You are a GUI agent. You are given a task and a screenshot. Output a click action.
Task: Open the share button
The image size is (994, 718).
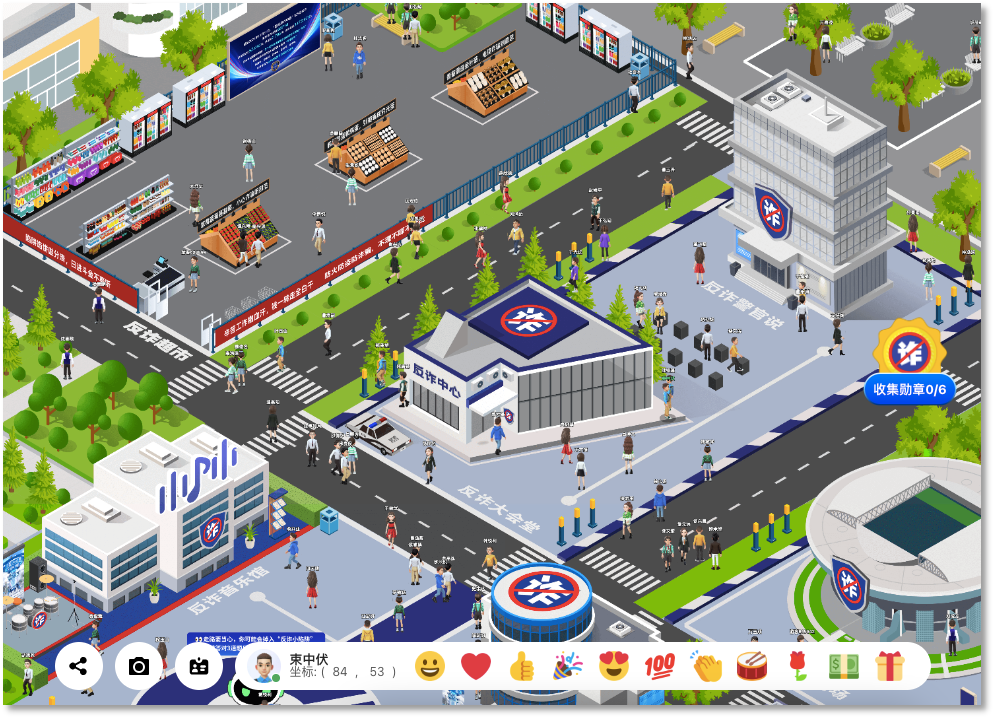tap(79, 666)
